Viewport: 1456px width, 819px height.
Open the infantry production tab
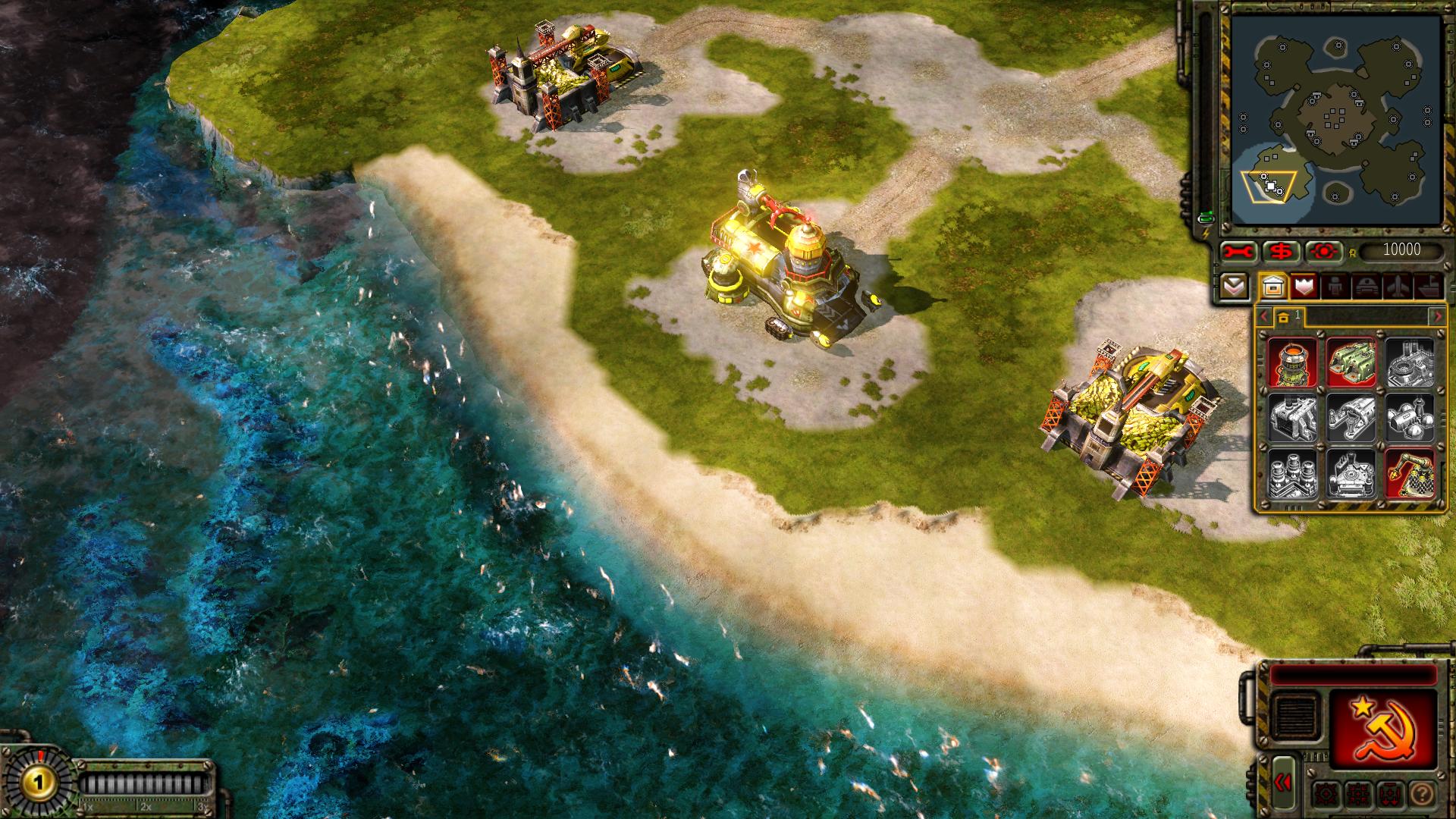[1335, 287]
